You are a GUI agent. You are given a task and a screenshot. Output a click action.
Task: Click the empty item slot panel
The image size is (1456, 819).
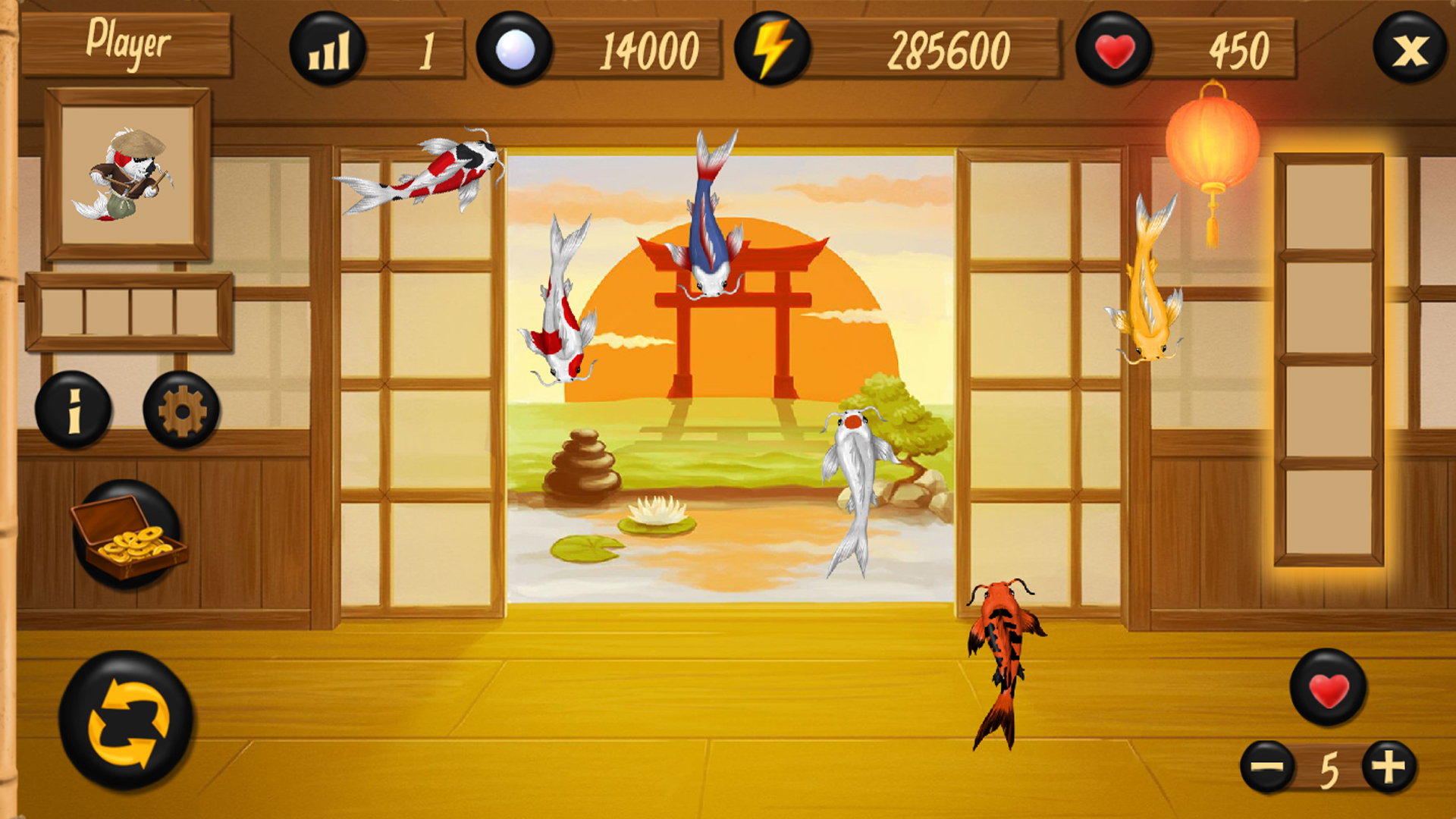pos(129,311)
